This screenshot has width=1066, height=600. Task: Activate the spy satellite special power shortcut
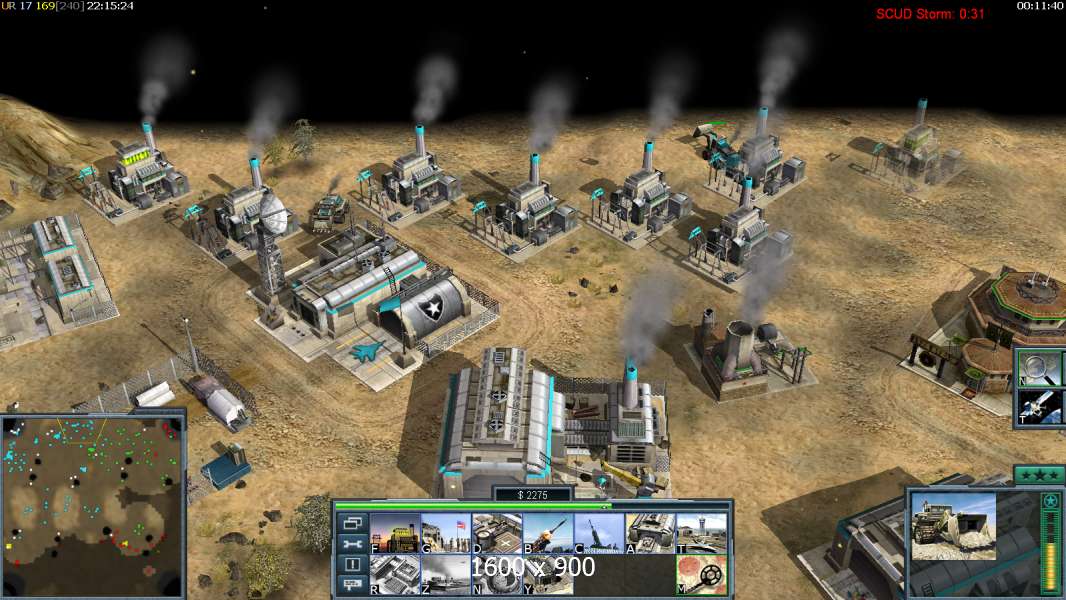(1039, 406)
